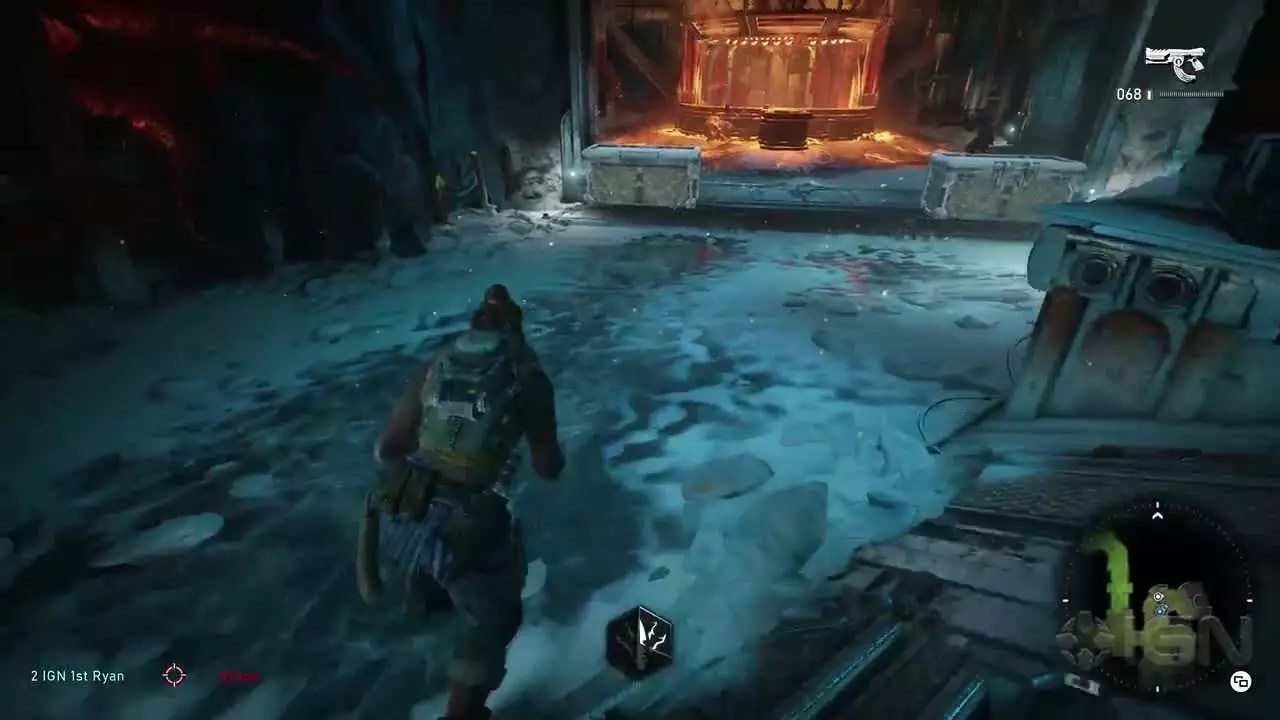Viewport: 1280px width, 720px height.
Task: Open the red status text label
Action: [x=238, y=676]
